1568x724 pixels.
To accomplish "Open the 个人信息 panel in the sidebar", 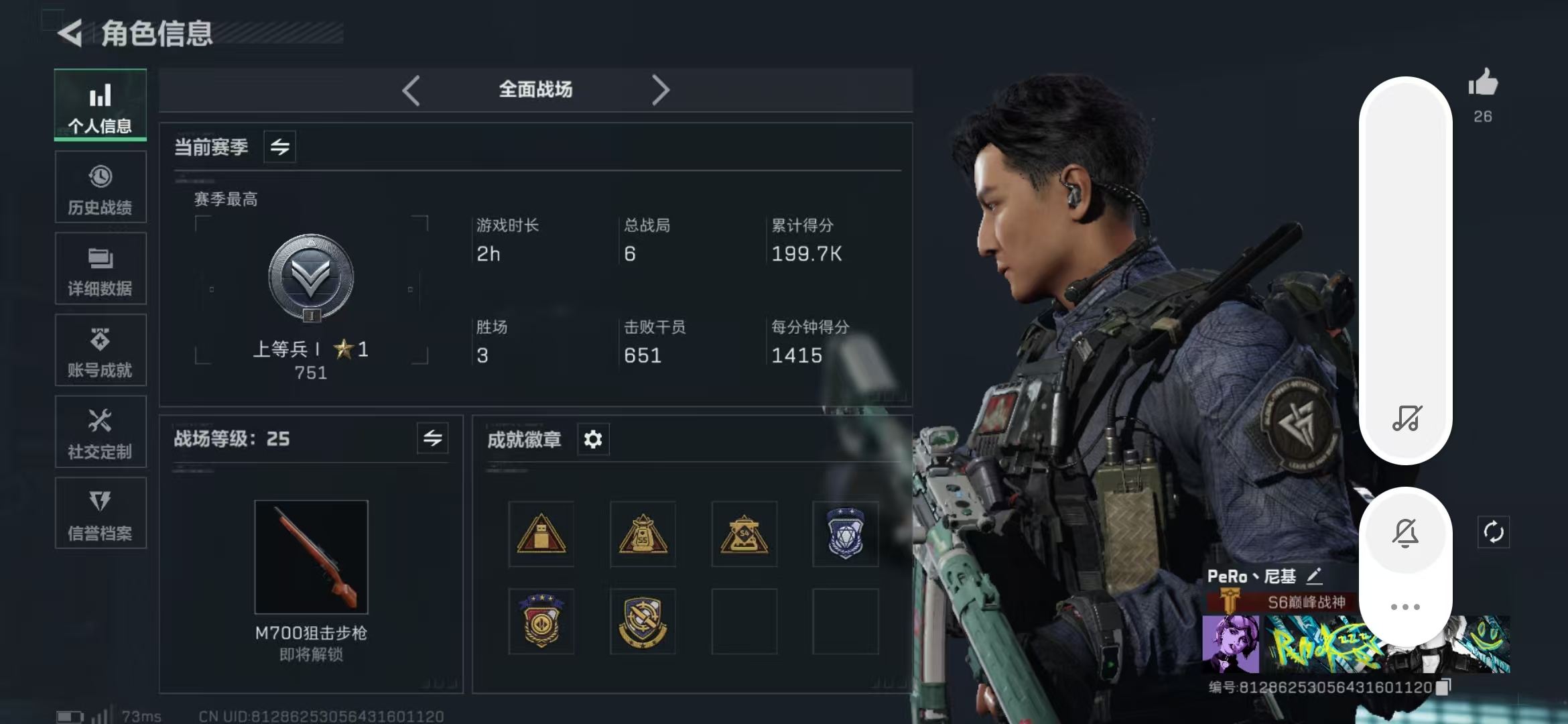I will pos(100,105).
